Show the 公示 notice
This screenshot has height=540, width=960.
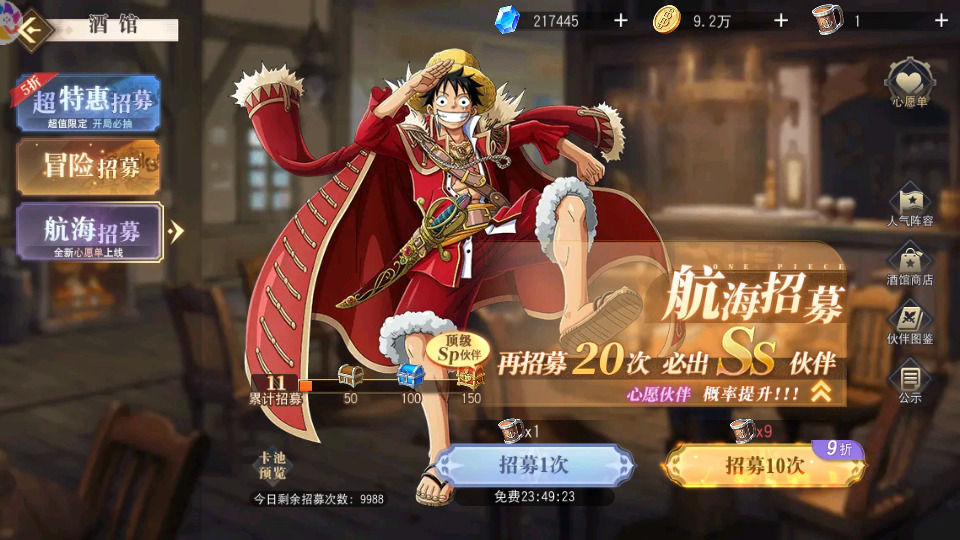pos(910,383)
